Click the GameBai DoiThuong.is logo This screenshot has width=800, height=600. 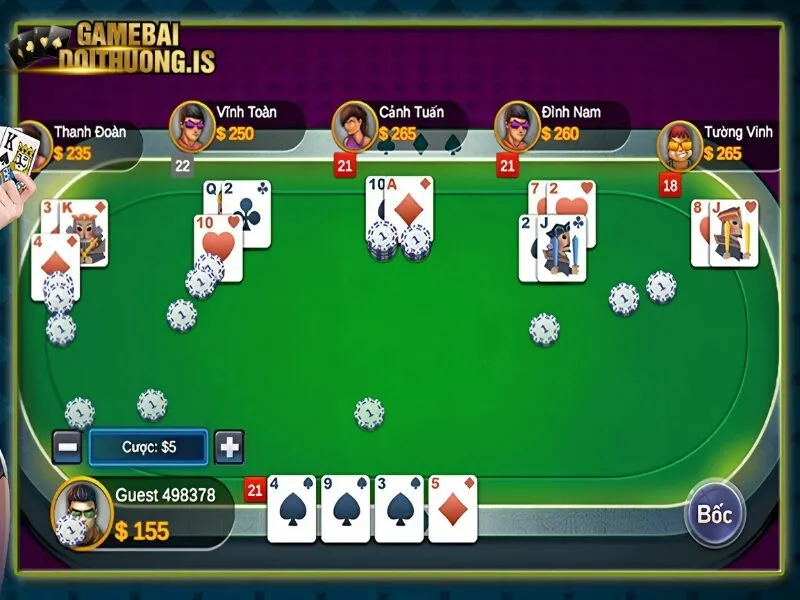tap(110, 48)
